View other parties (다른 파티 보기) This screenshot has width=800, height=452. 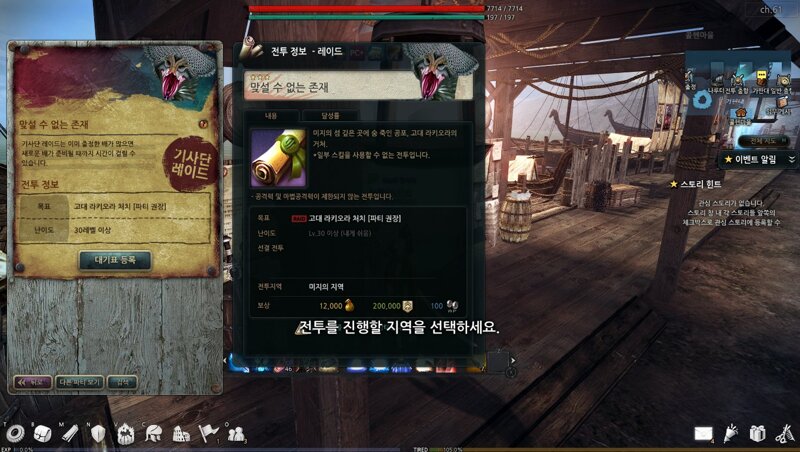(79, 382)
